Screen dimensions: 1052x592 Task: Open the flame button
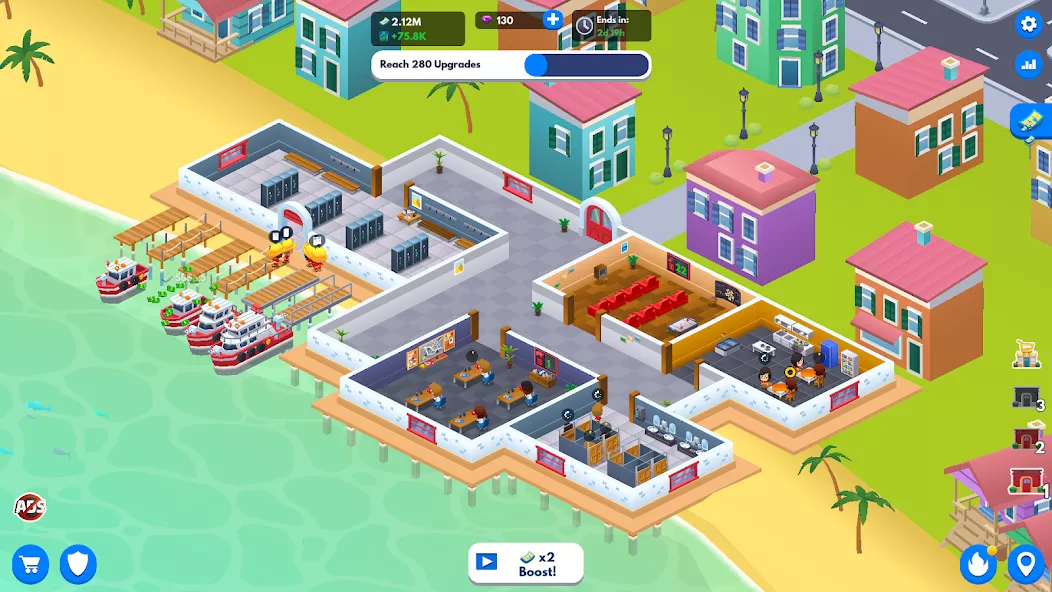click(x=978, y=565)
